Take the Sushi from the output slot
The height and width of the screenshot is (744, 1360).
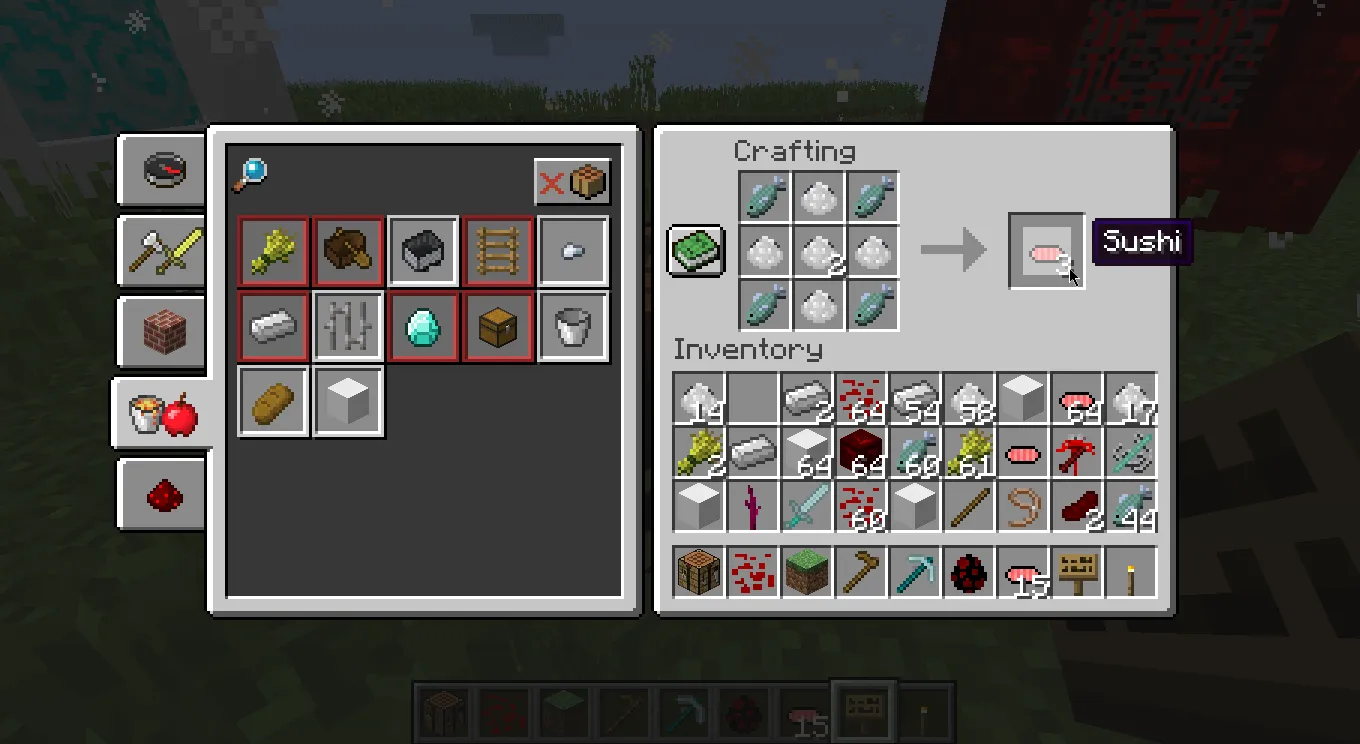[x=1047, y=250]
